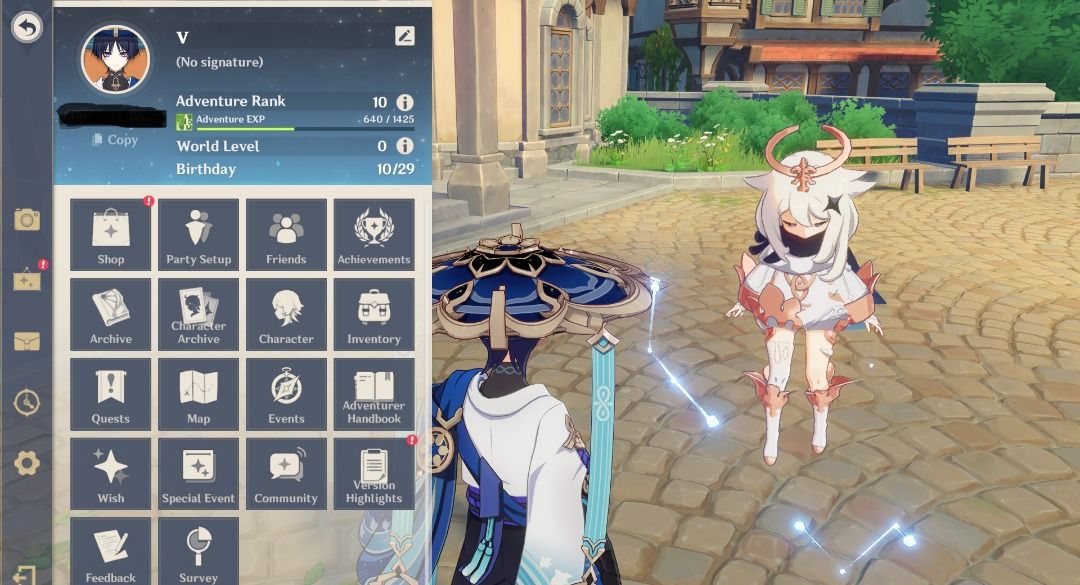Open the Shop

111,235
